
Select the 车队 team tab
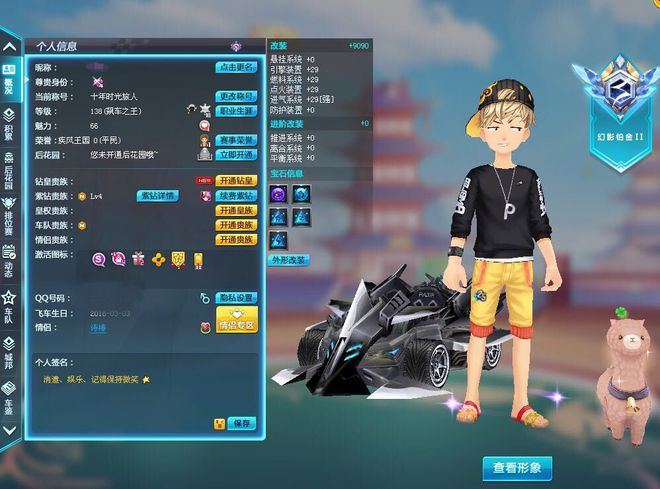[x=9, y=303]
